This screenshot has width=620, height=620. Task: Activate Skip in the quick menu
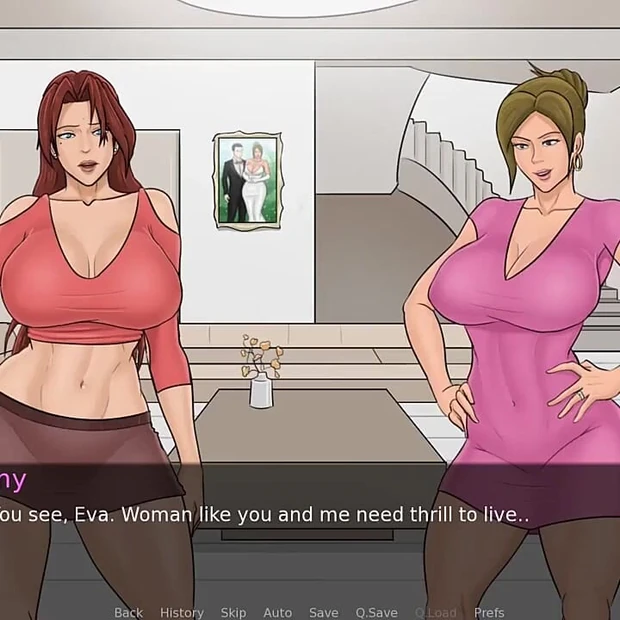tap(233, 612)
